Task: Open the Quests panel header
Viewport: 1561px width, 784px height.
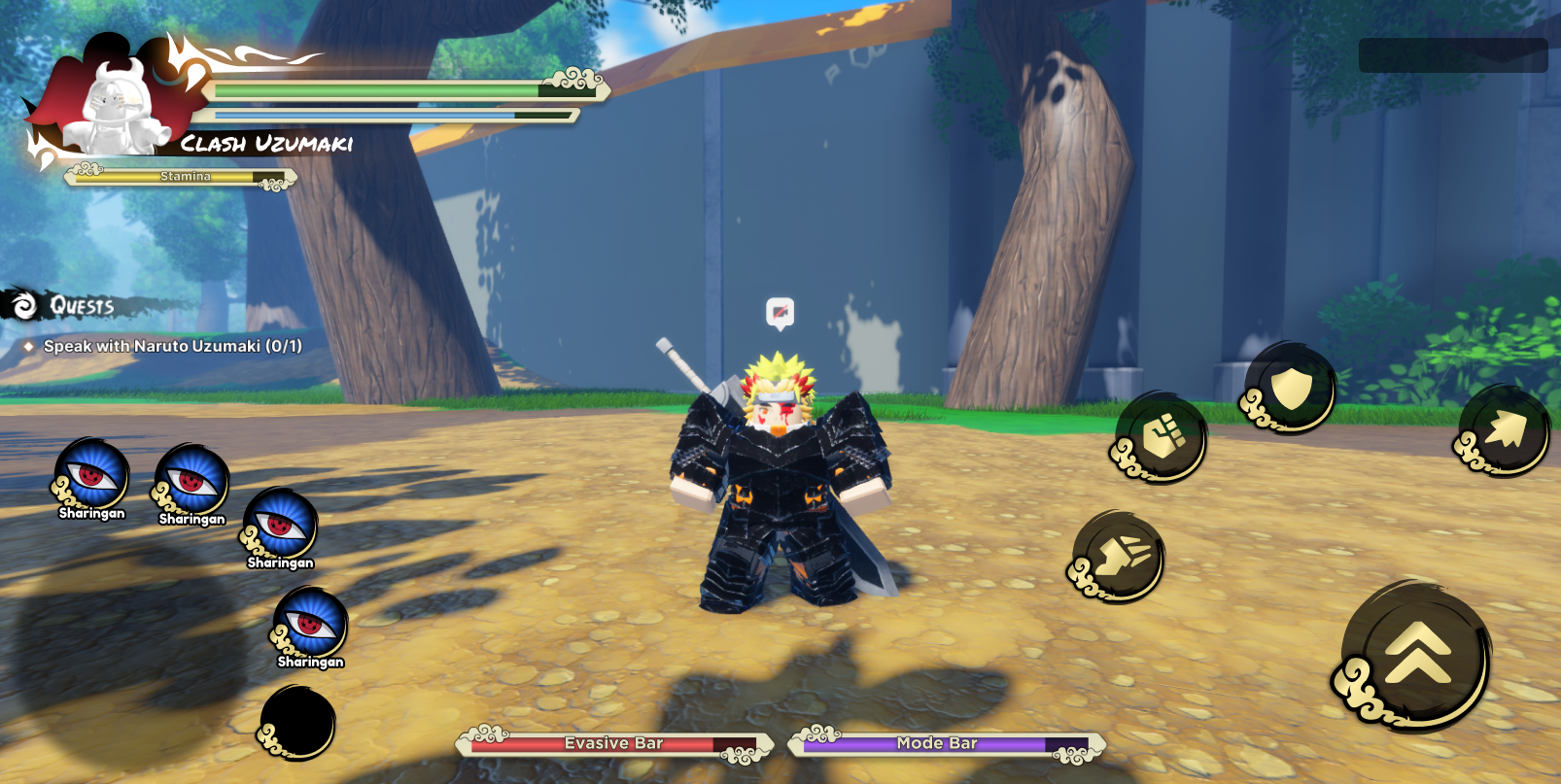Action: click(82, 306)
